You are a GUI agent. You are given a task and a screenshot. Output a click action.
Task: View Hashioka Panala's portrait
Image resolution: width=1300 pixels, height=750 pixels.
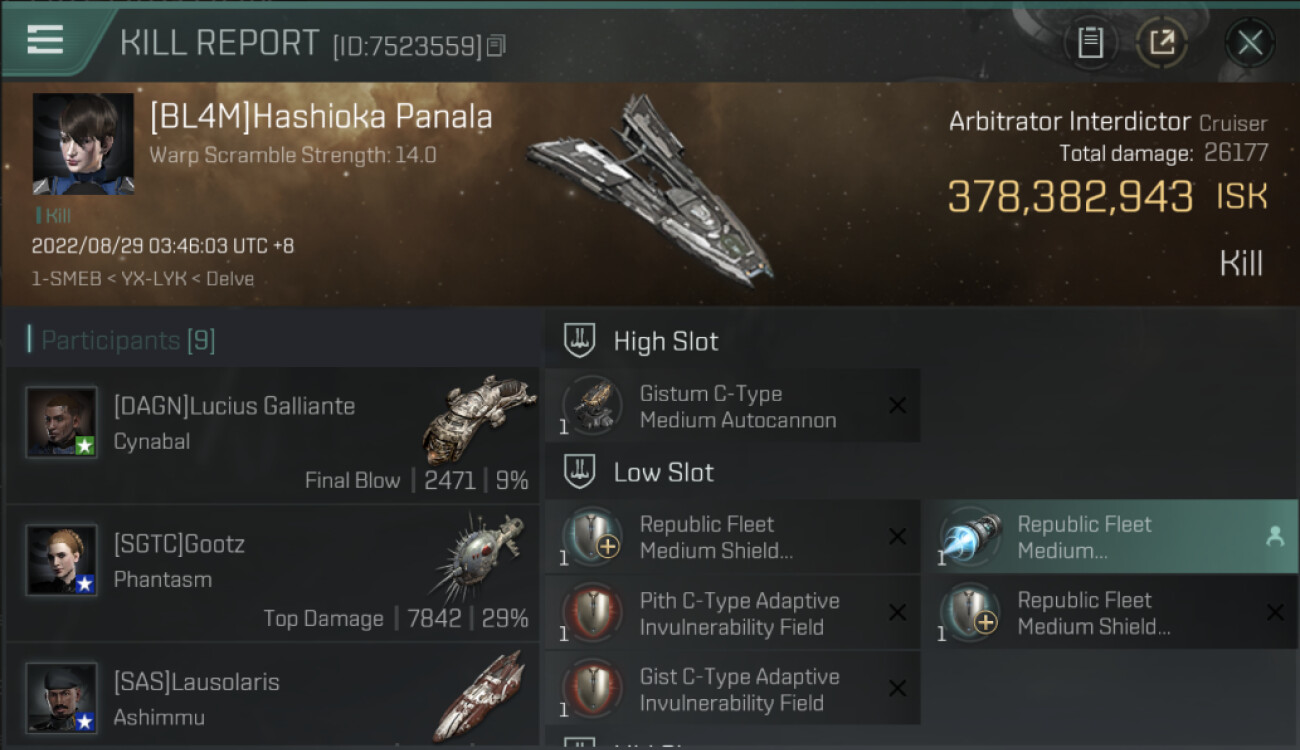point(83,144)
